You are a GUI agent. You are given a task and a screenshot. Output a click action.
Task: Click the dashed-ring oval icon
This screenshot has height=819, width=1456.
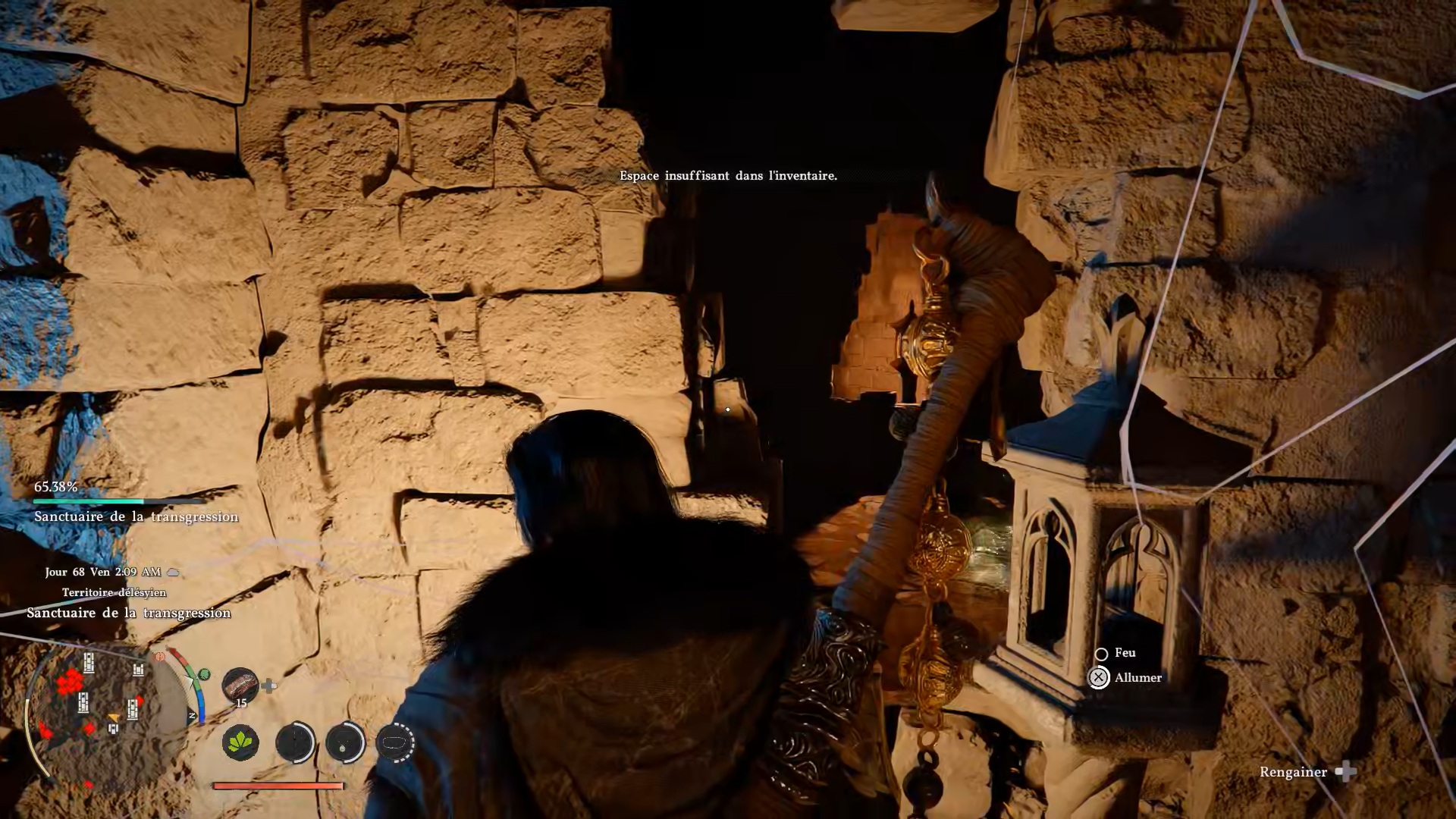(394, 742)
